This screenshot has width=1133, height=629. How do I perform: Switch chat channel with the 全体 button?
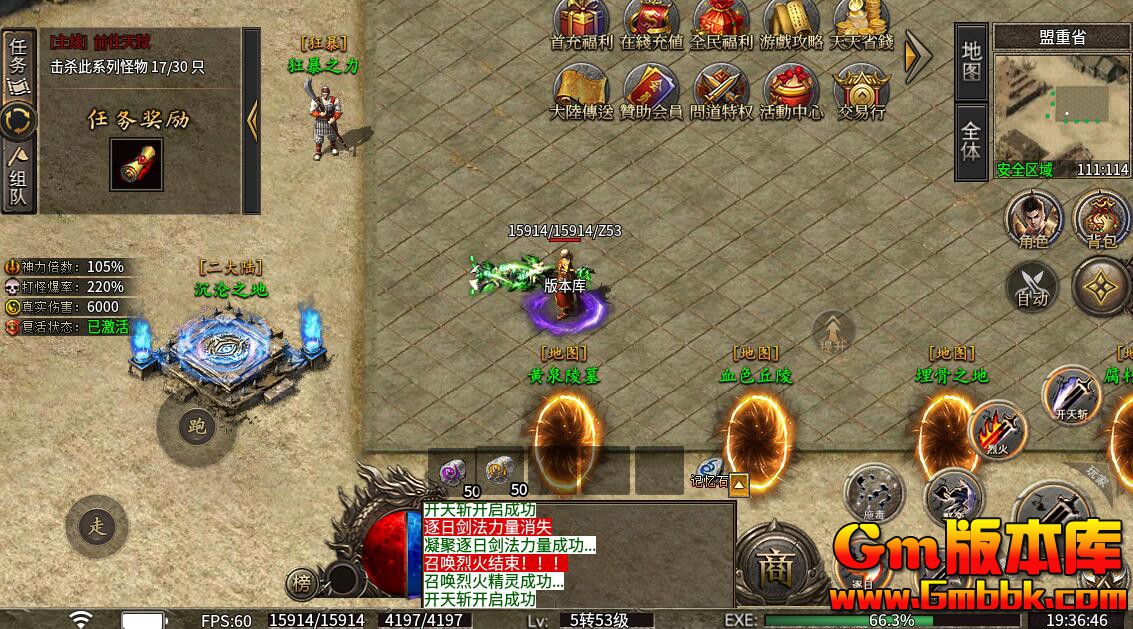(971, 141)
